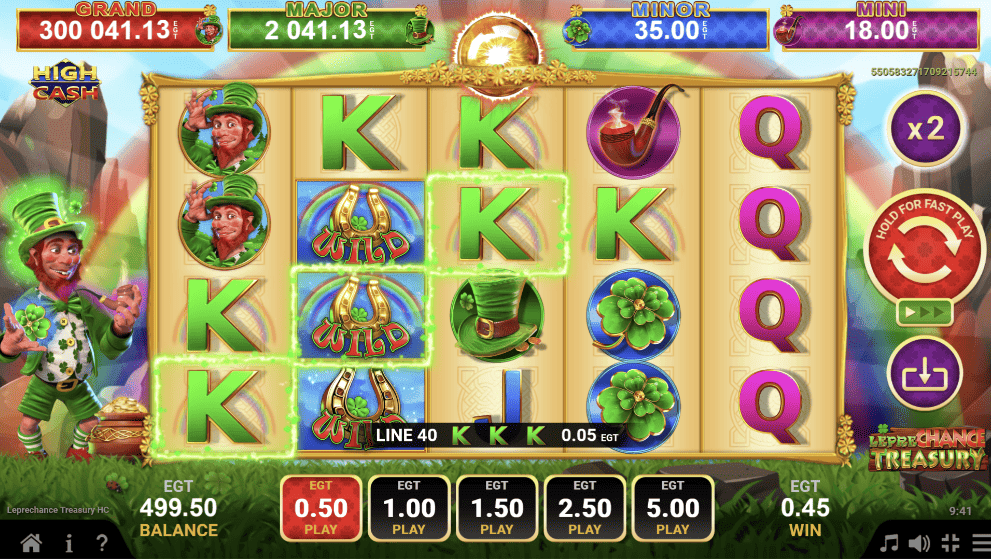991x559 pixels.
Task: Click the High Cash logo
Action: (63, 82)
